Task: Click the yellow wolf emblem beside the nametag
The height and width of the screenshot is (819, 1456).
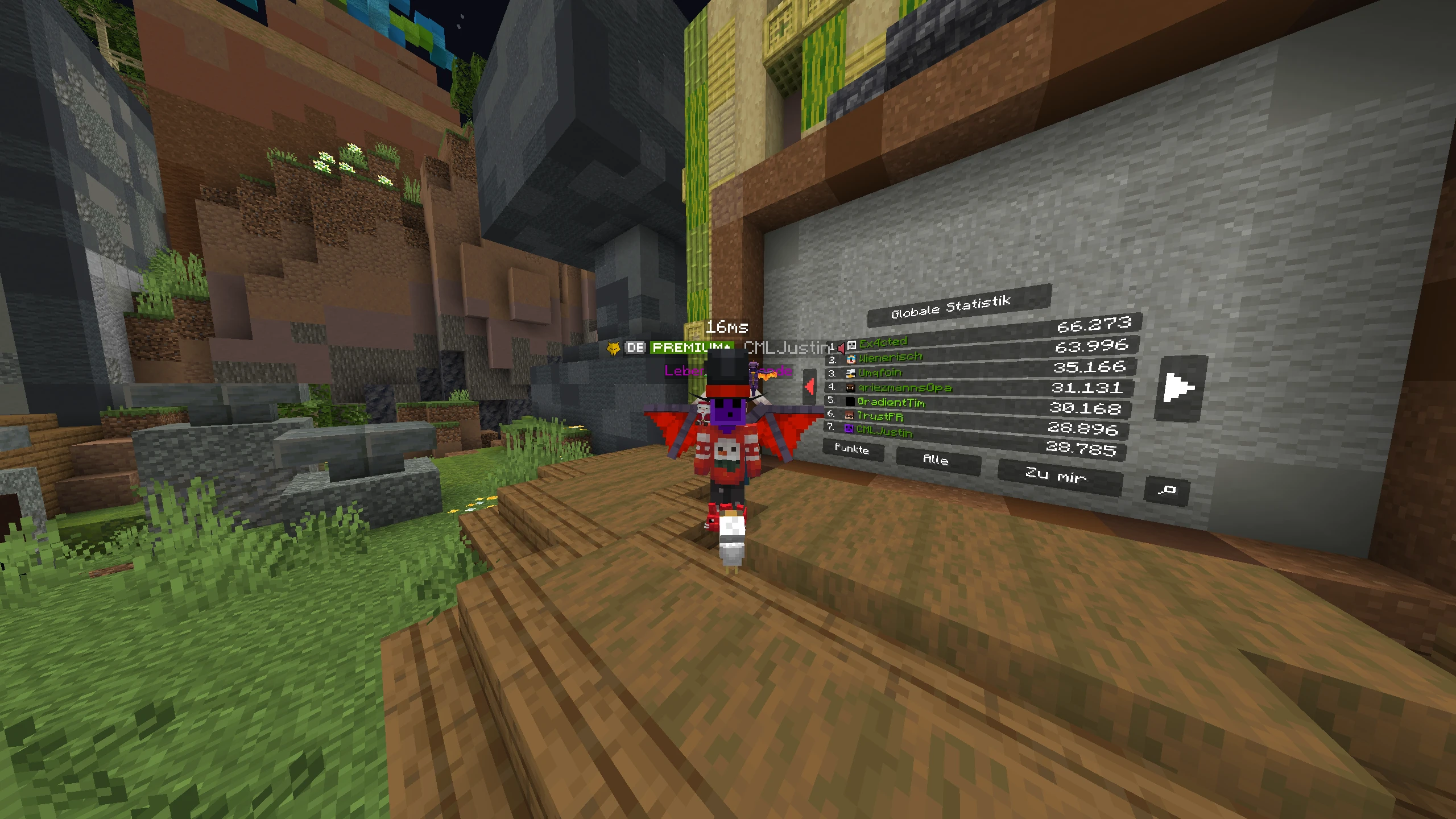Action: pyautogui.click(x=613, y=348)
